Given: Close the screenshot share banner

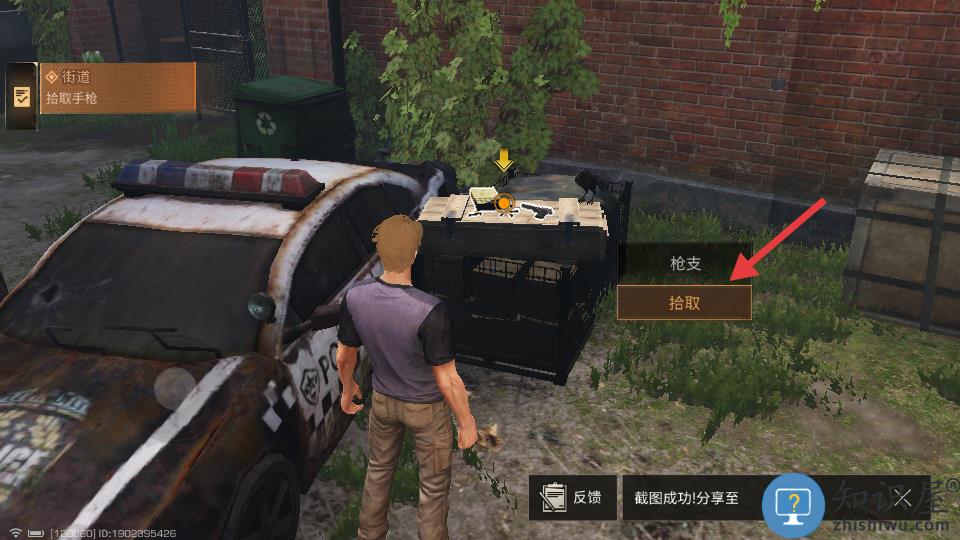Looking at the screenshot, I should 902,497.
